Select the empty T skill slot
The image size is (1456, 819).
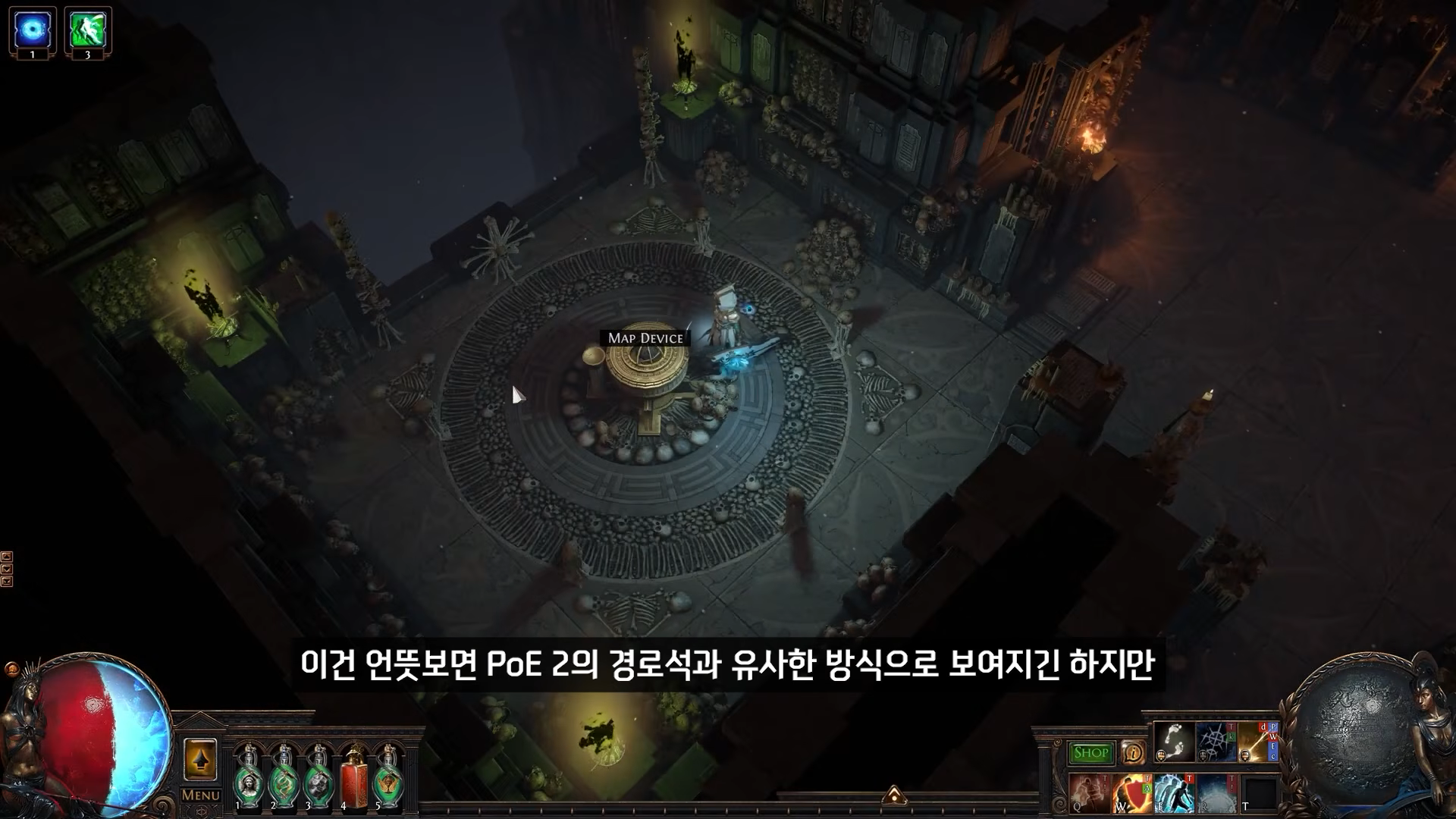[1258, 793]
